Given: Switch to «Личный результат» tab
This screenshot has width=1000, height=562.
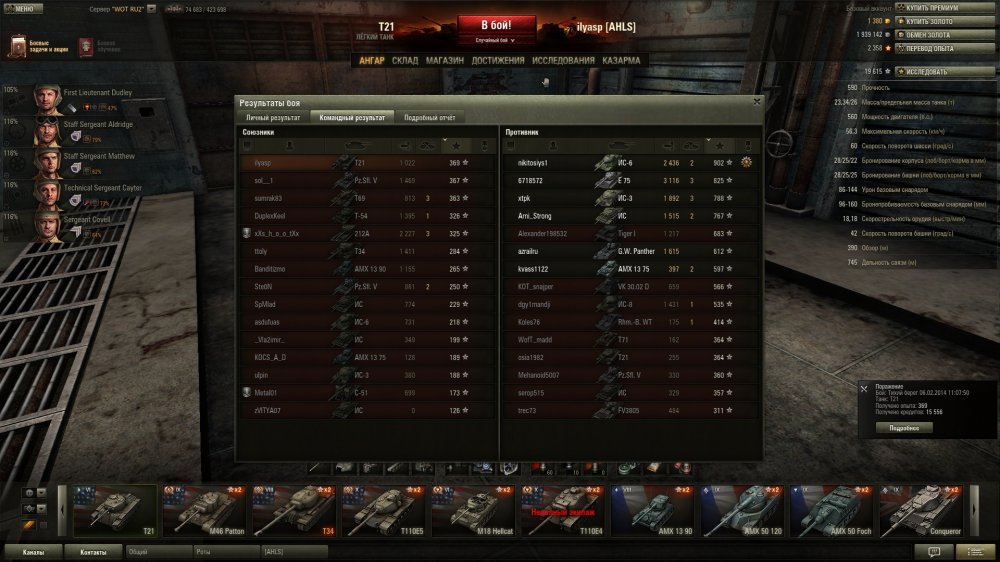Looking at the screenshot, I should [x=273, y=117].
